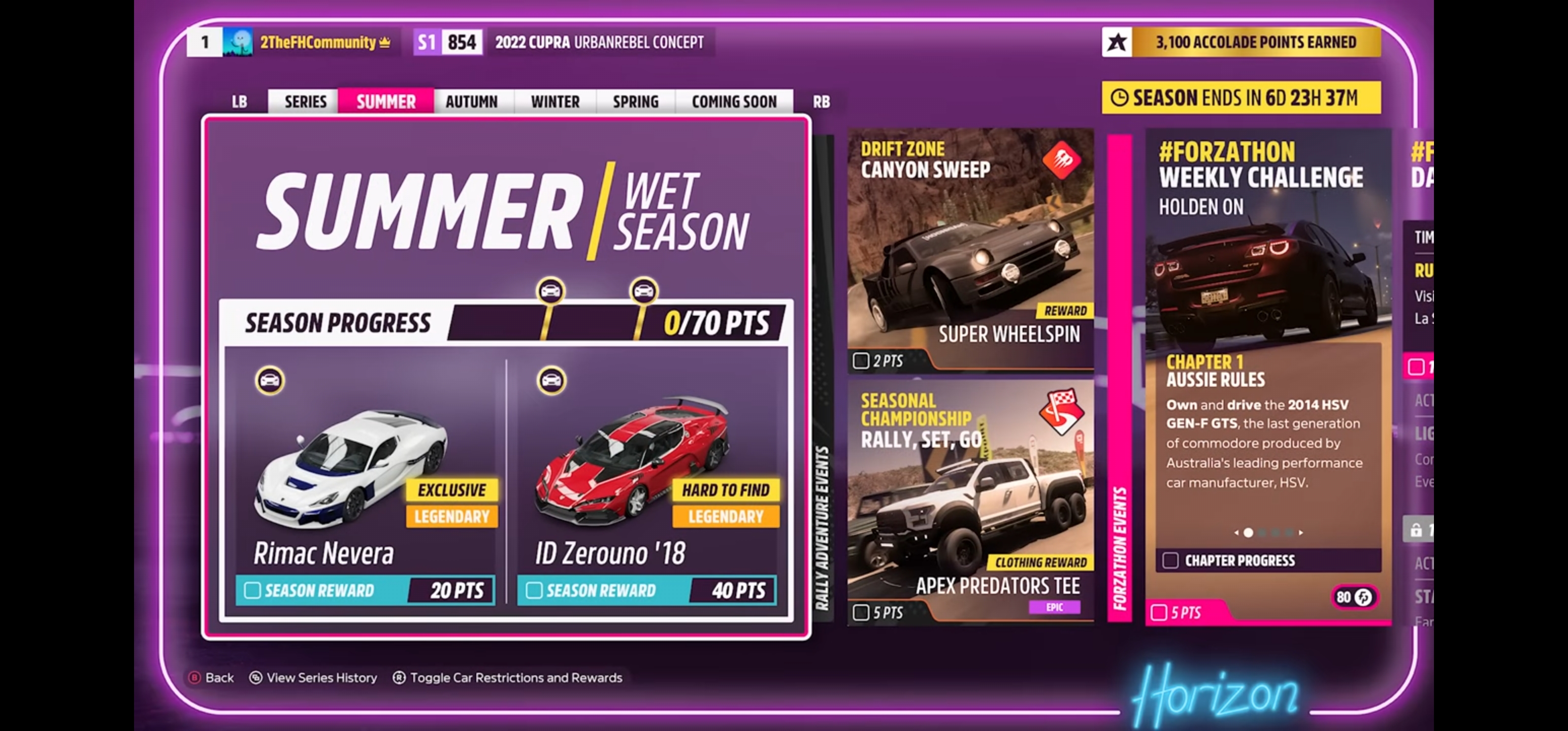Open the Coming Soon tab
Screen dimensions: 1568x731
[734, 101]
